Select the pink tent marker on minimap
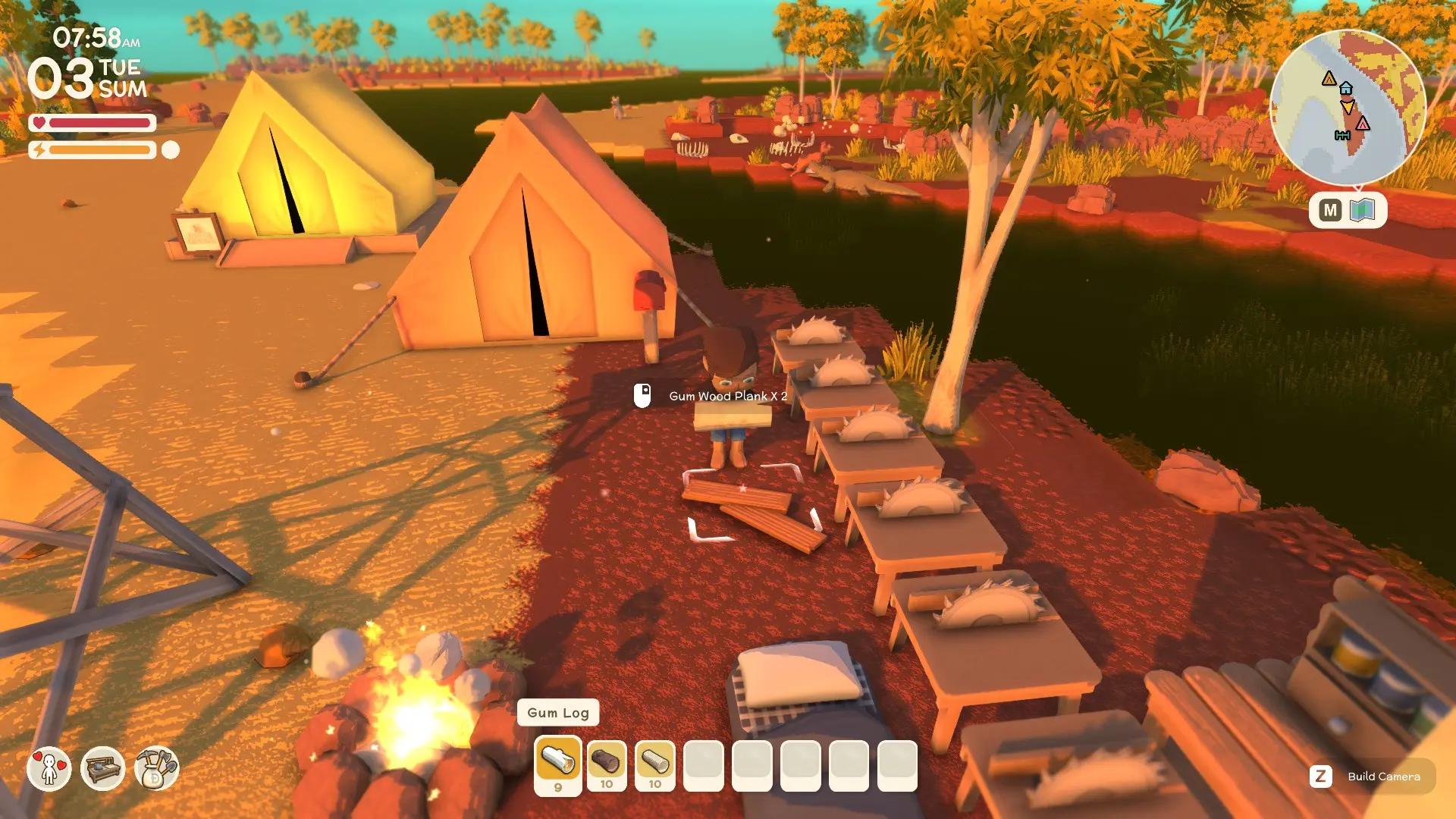The height and width of the screenshot is (819, 1456). [x=1363, y=123]
